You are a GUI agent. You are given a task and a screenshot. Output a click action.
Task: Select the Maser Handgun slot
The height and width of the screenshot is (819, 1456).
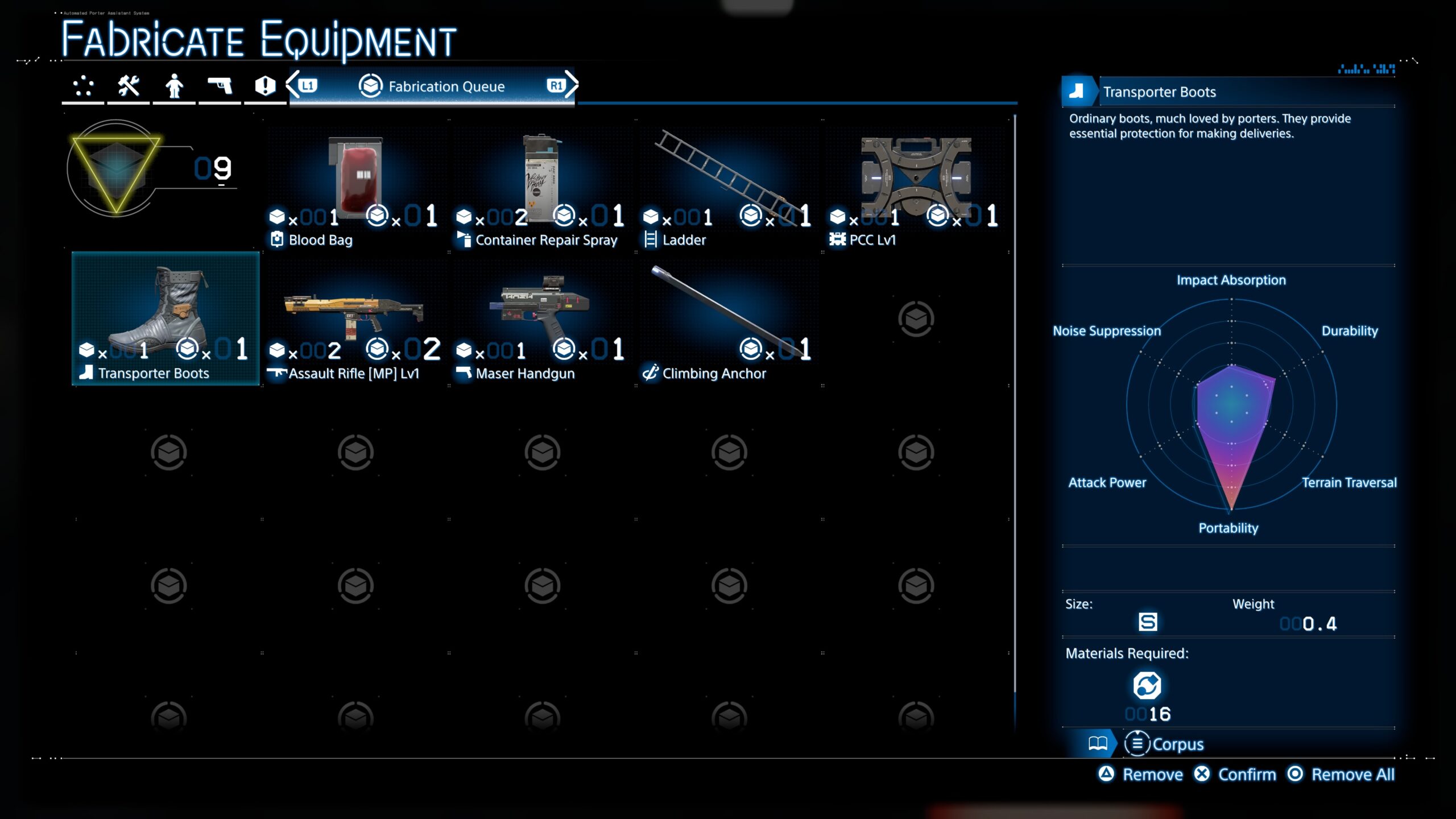coord(542,321)
